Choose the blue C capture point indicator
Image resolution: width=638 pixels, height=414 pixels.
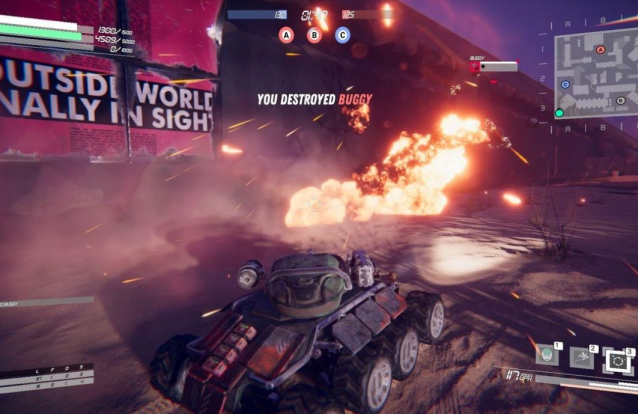(342, 35)
